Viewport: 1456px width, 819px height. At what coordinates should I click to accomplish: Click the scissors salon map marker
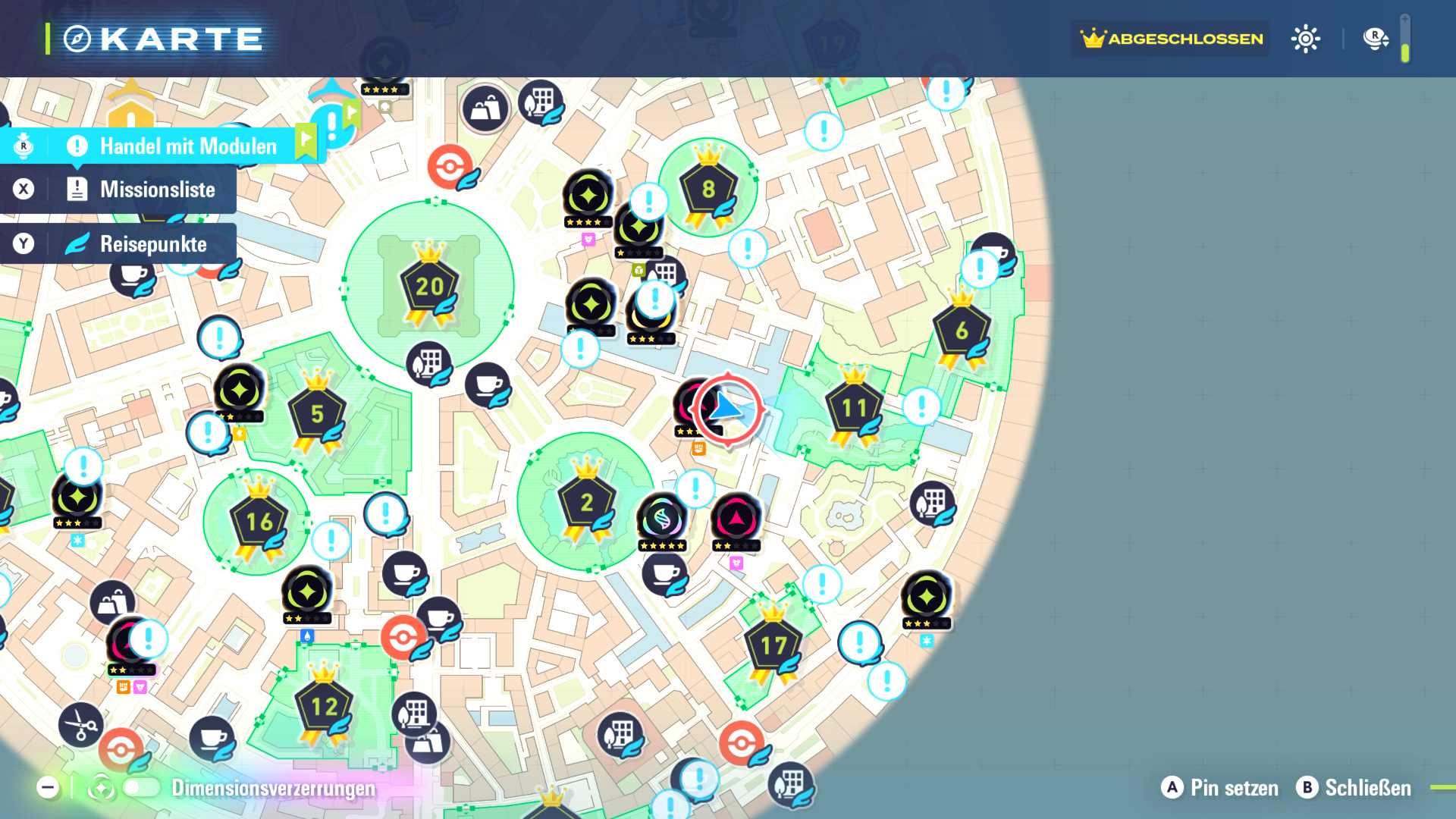pos(80,724)
